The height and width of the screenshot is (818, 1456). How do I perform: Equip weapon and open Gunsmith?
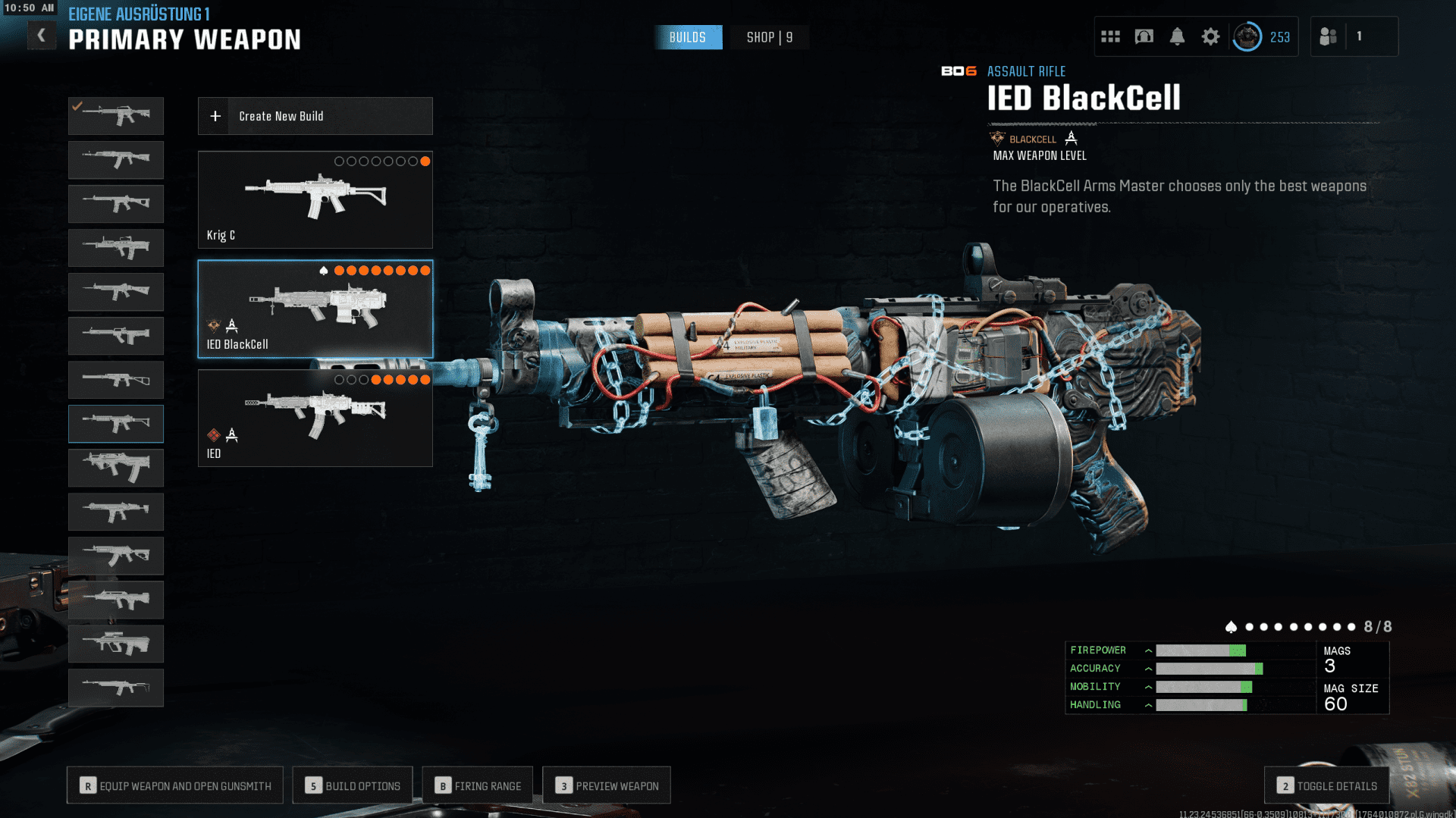(x=175, y=785)
